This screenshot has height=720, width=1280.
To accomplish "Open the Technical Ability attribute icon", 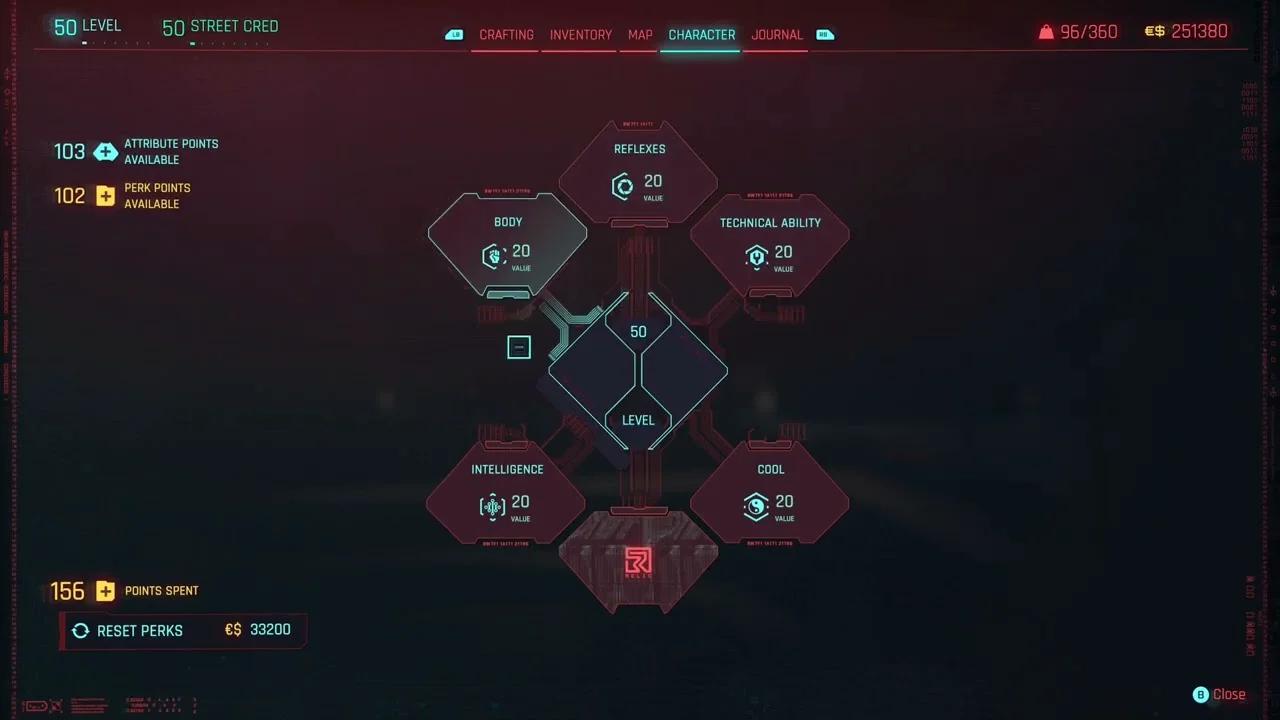I will click(757, 257).
